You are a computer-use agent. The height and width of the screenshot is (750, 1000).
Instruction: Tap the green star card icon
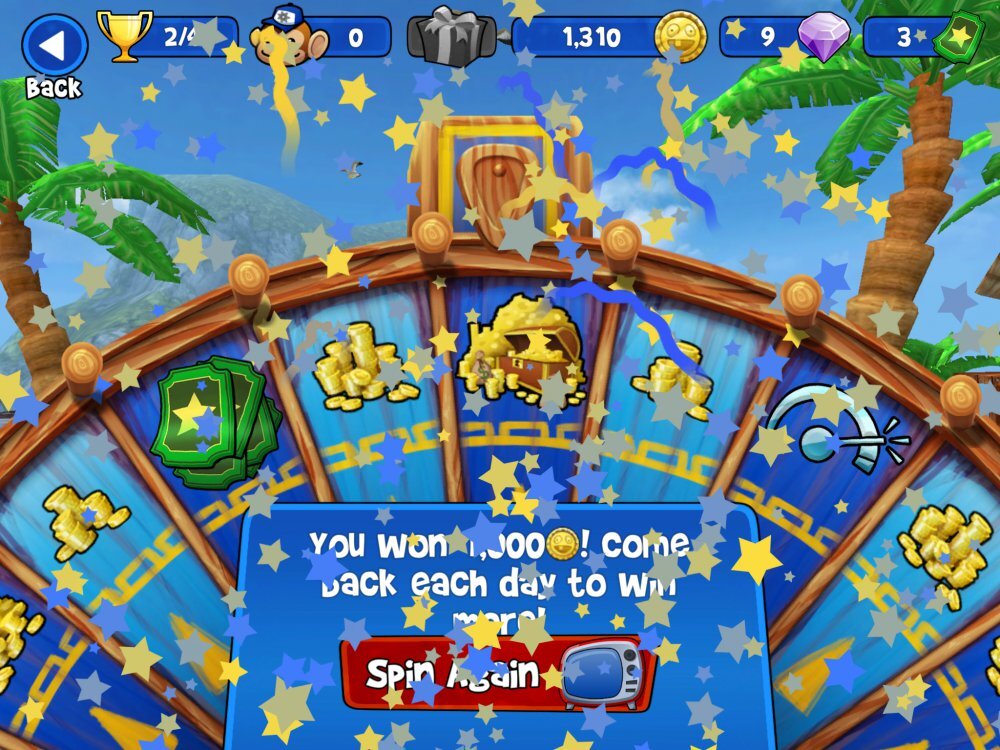coord(957,38)
